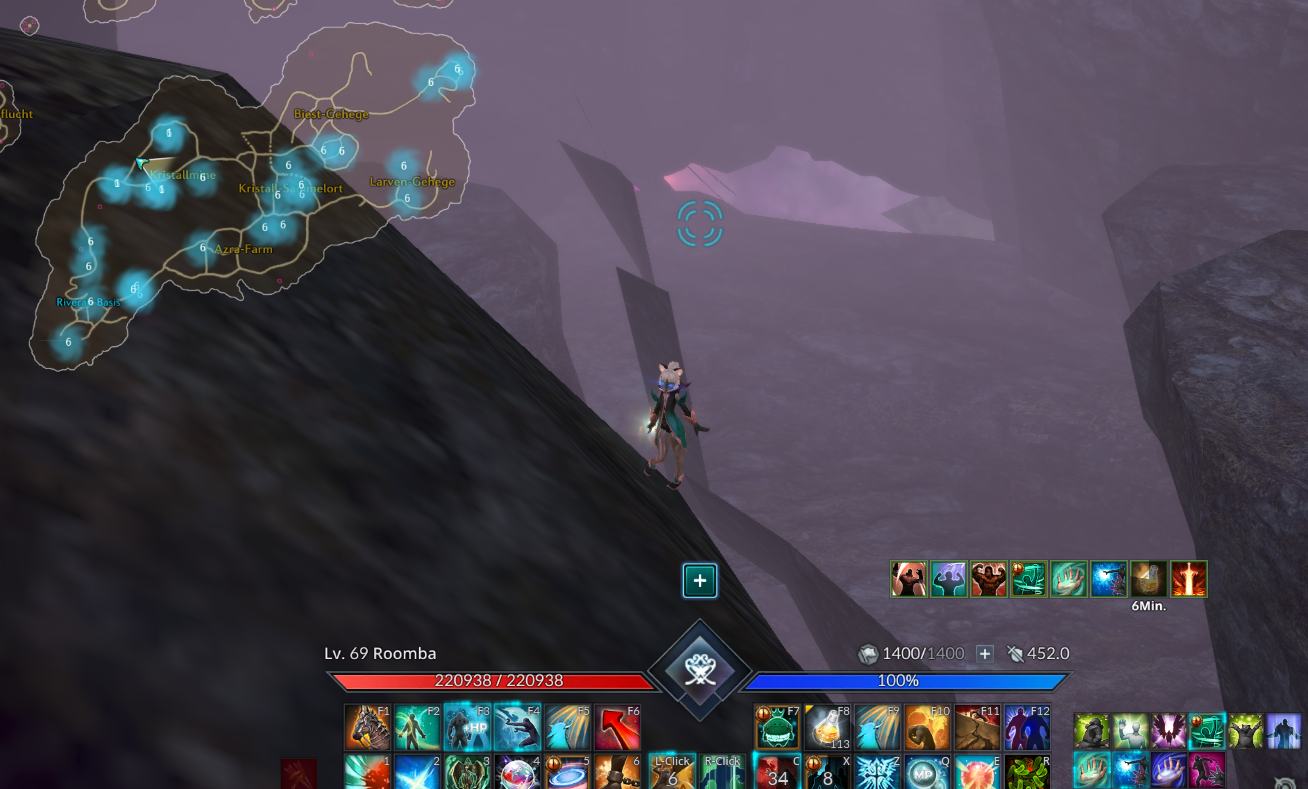Trigger the F6 red arrow skill
The image size is (1308, 789).
[x=618, y=727]
